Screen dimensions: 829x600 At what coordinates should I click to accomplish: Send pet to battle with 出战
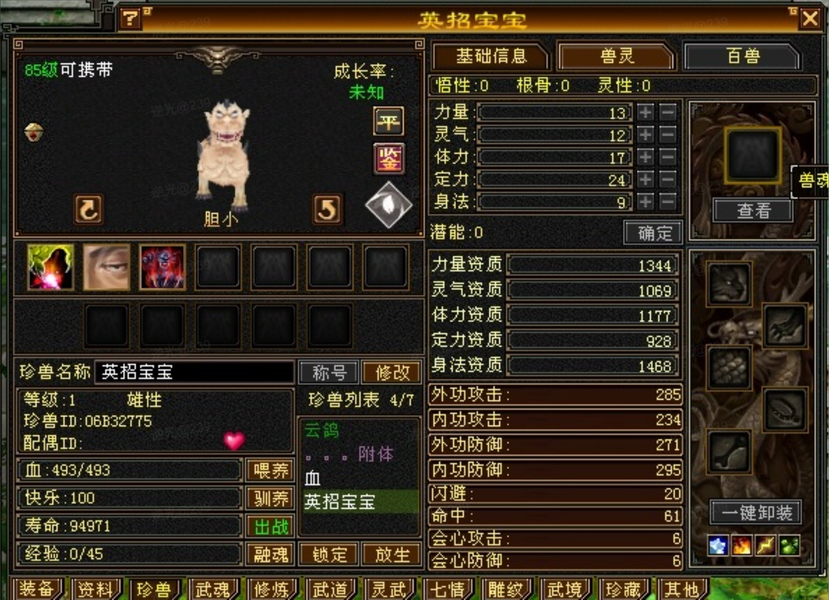tap(269, 526)
